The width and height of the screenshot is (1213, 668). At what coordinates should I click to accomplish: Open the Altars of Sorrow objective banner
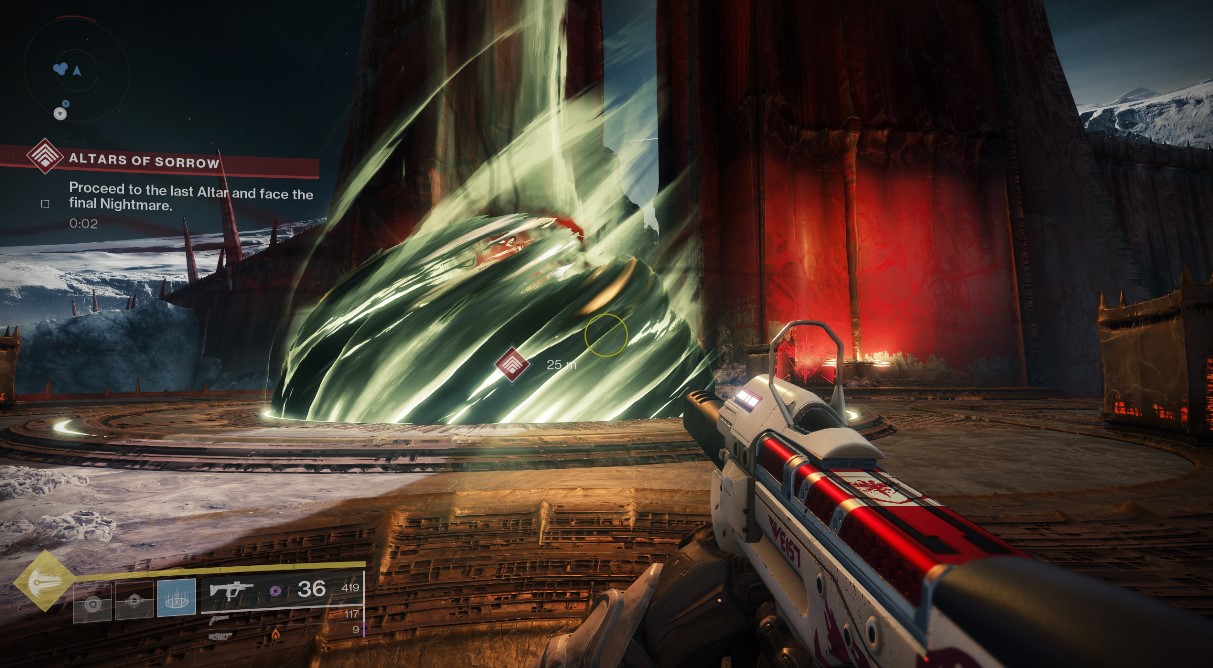(x=162, y=159)
